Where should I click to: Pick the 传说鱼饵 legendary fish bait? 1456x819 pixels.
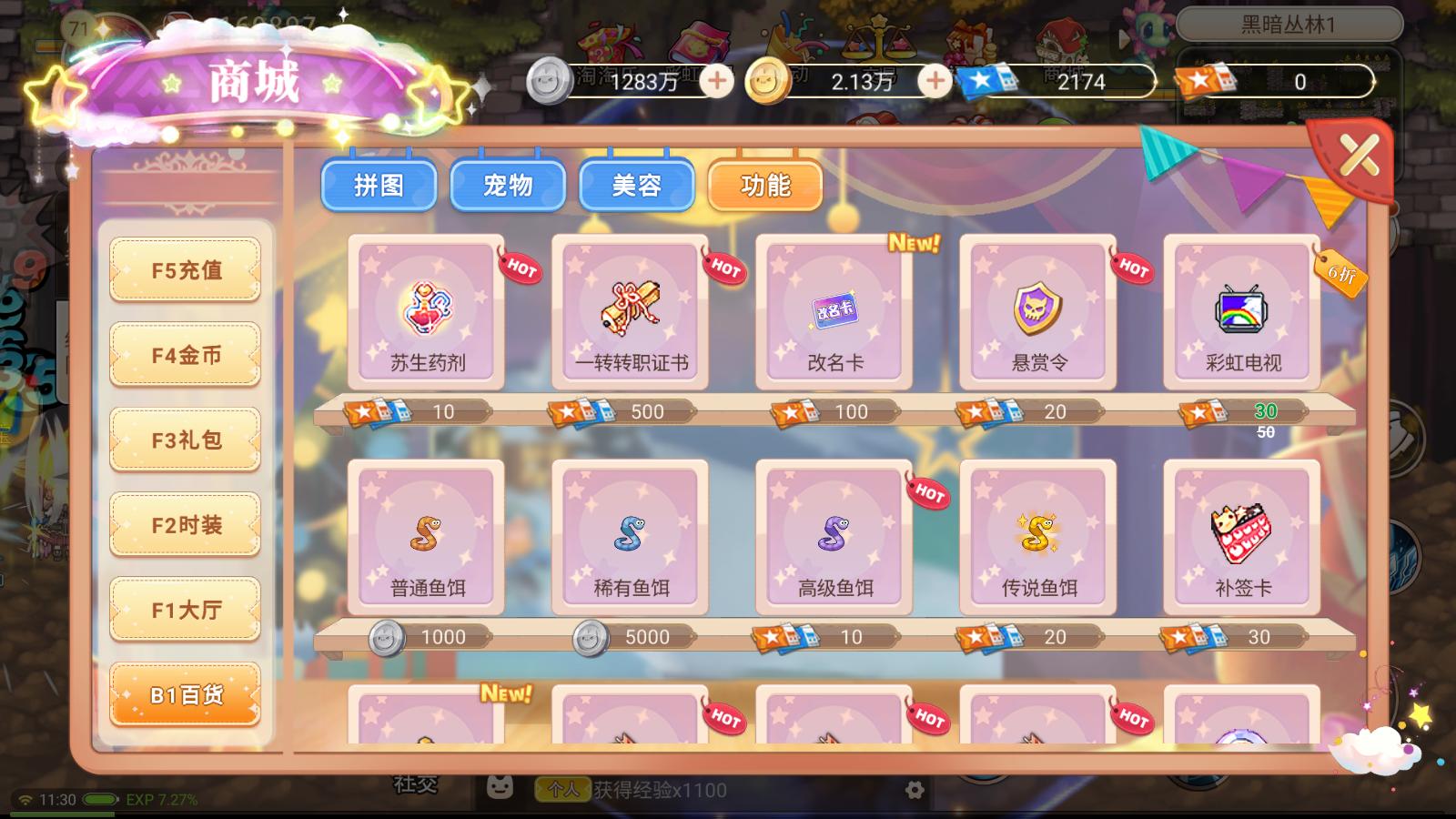tap(1036, 537)
